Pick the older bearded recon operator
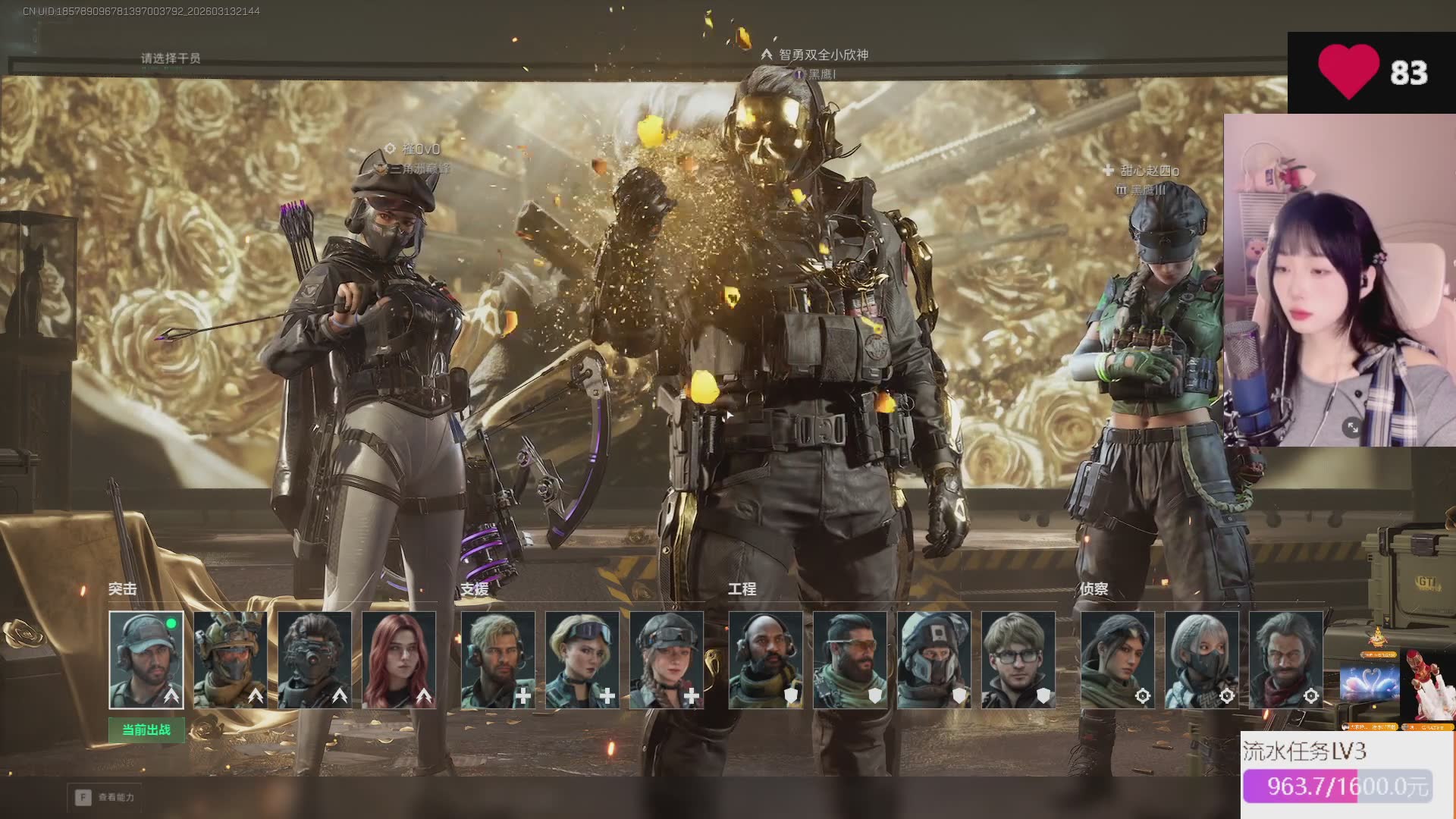Image resolution: width=1456 pixels, height=819 pixels. click(1285, 660)
